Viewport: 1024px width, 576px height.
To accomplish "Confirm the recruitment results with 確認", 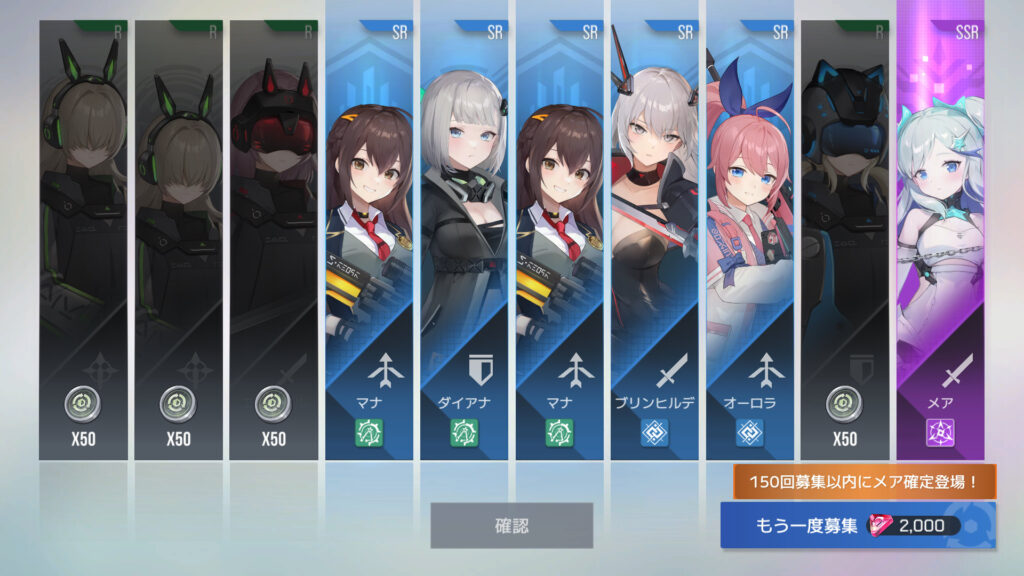I will (x=511, y=525).
